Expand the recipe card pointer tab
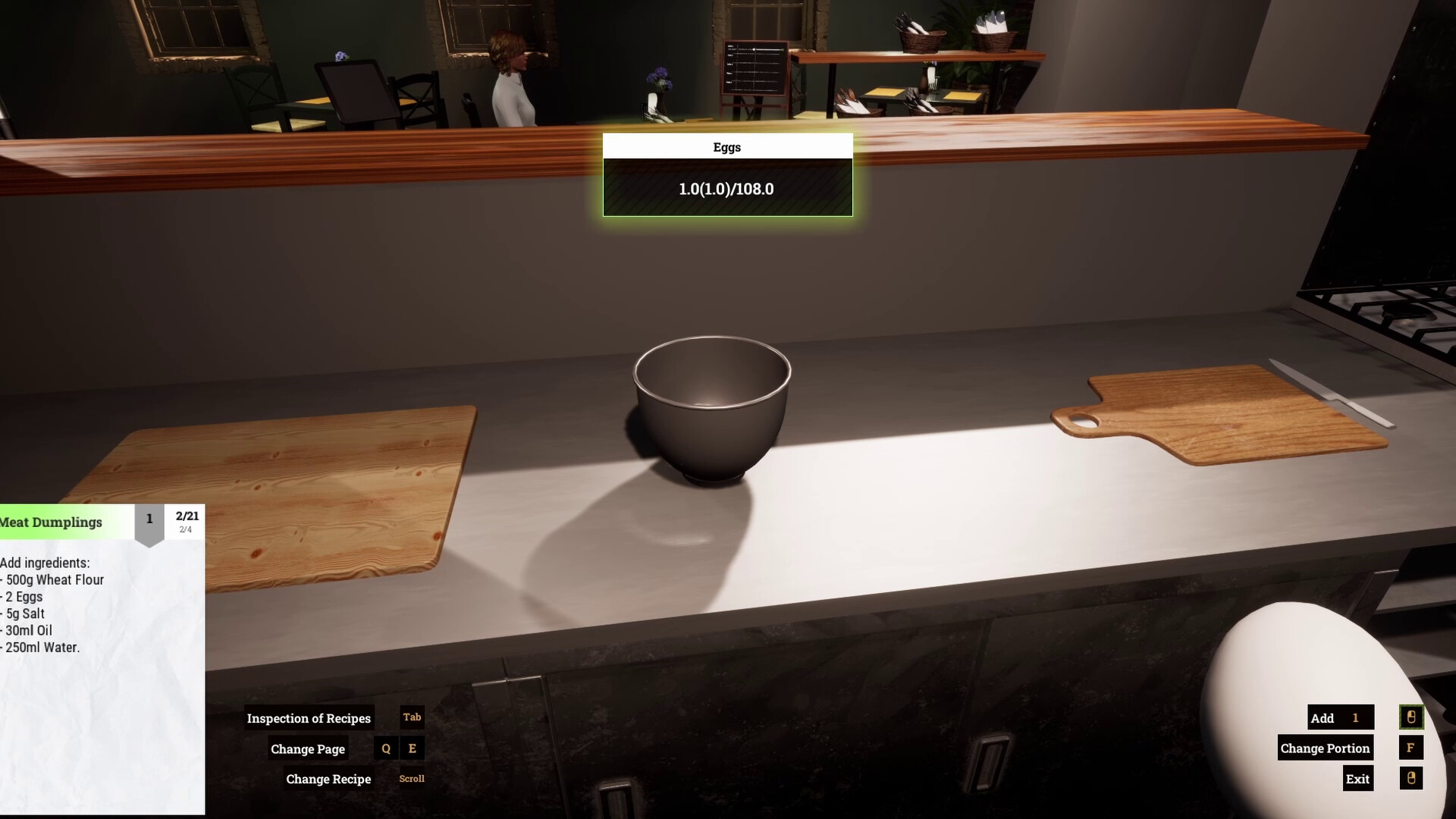The image size is (1456, 819). [149, 532]
